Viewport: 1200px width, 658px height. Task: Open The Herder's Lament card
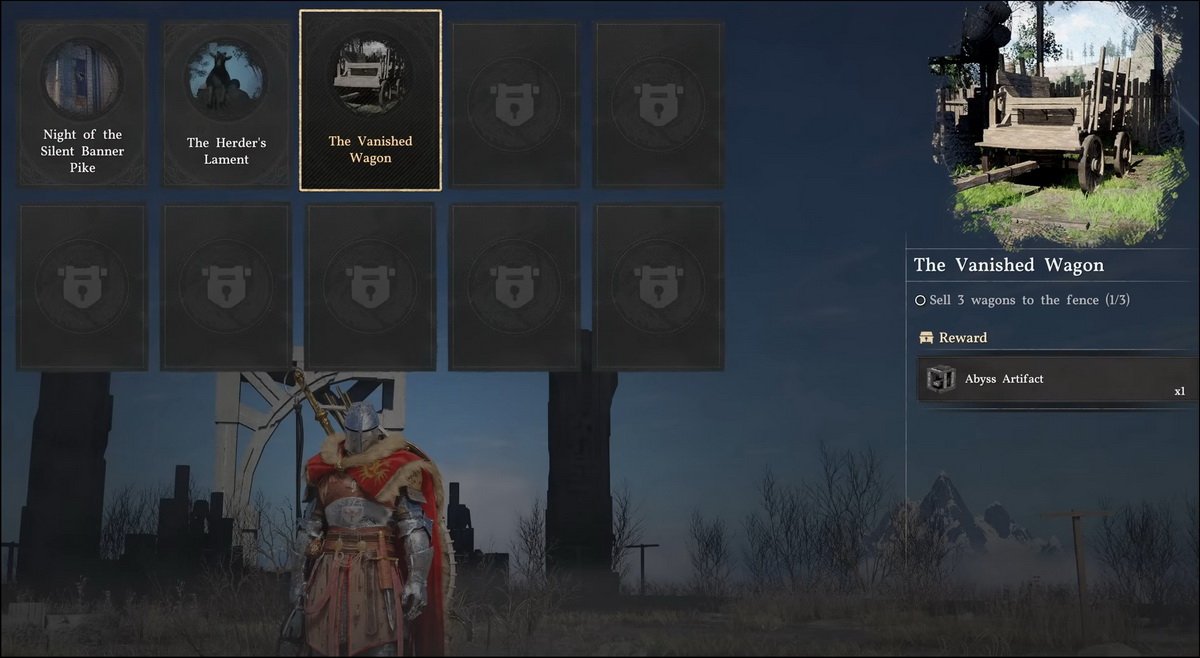[226, 104]
